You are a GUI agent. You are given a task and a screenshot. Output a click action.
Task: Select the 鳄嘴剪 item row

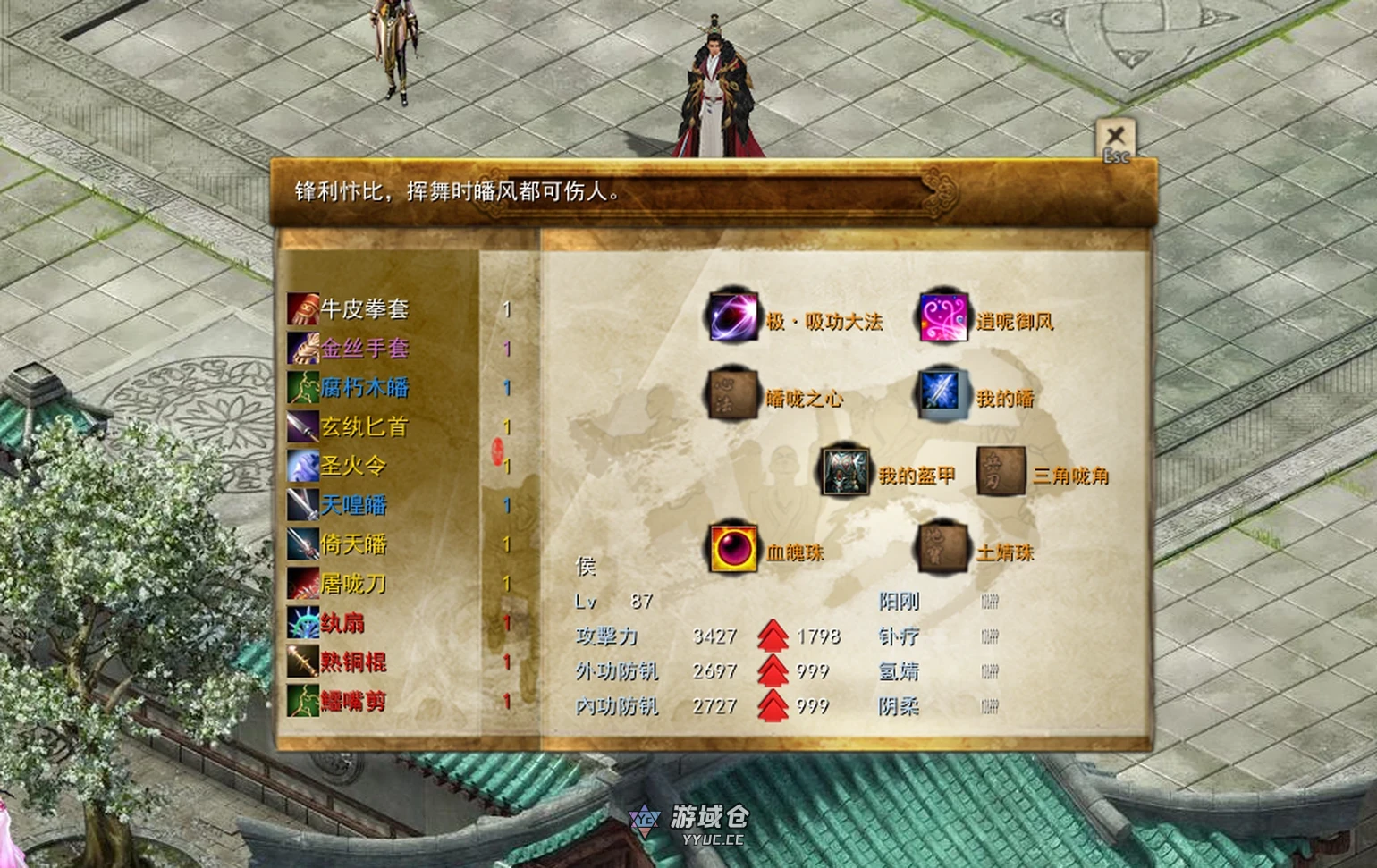353,701
